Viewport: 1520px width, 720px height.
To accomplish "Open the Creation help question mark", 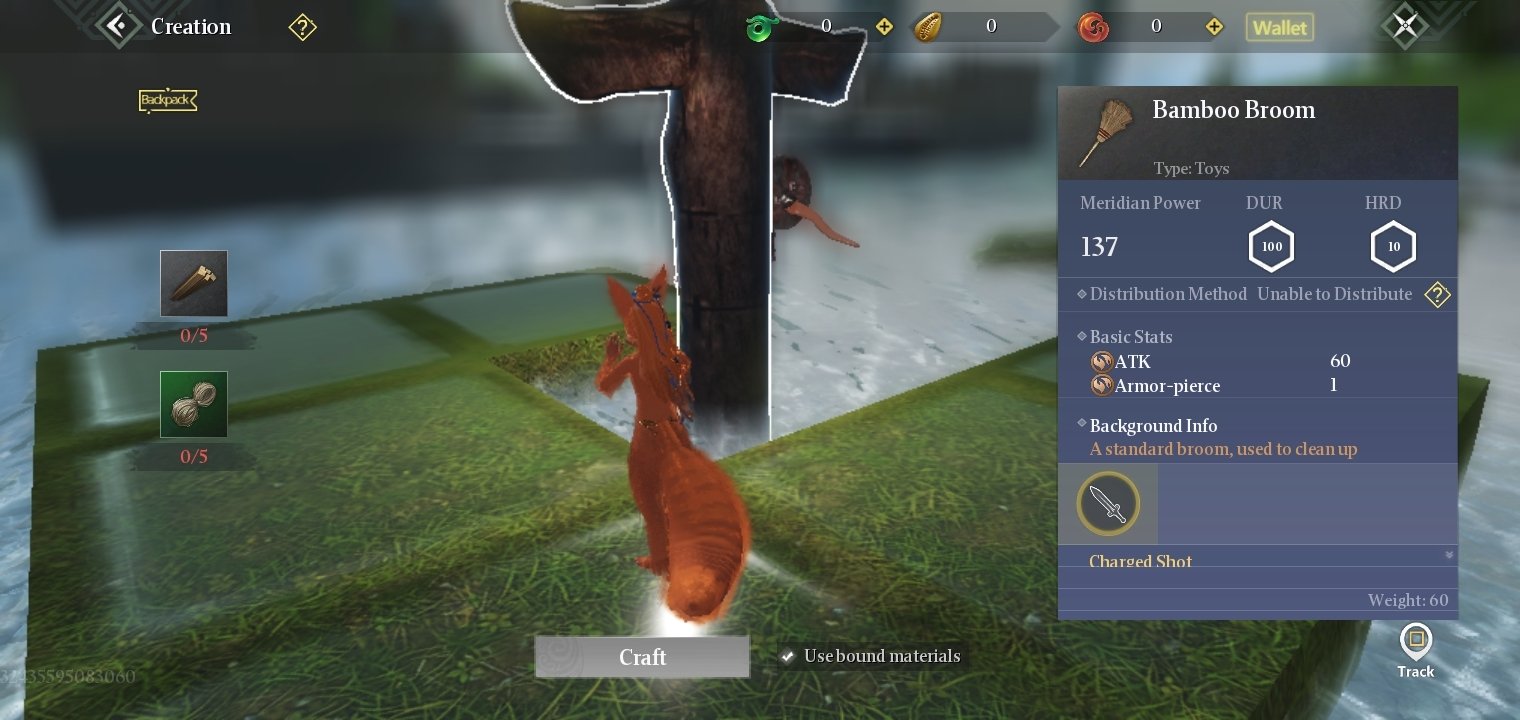I will pos(302,27).
